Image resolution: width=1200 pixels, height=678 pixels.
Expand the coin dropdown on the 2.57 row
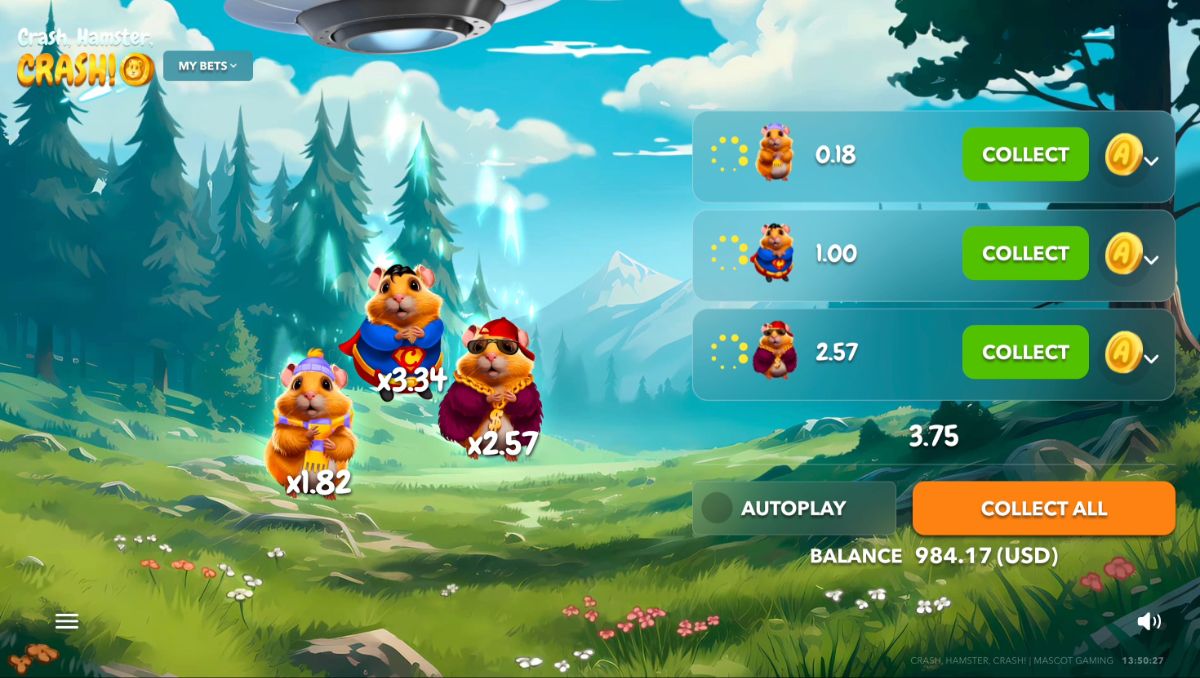1151,358
